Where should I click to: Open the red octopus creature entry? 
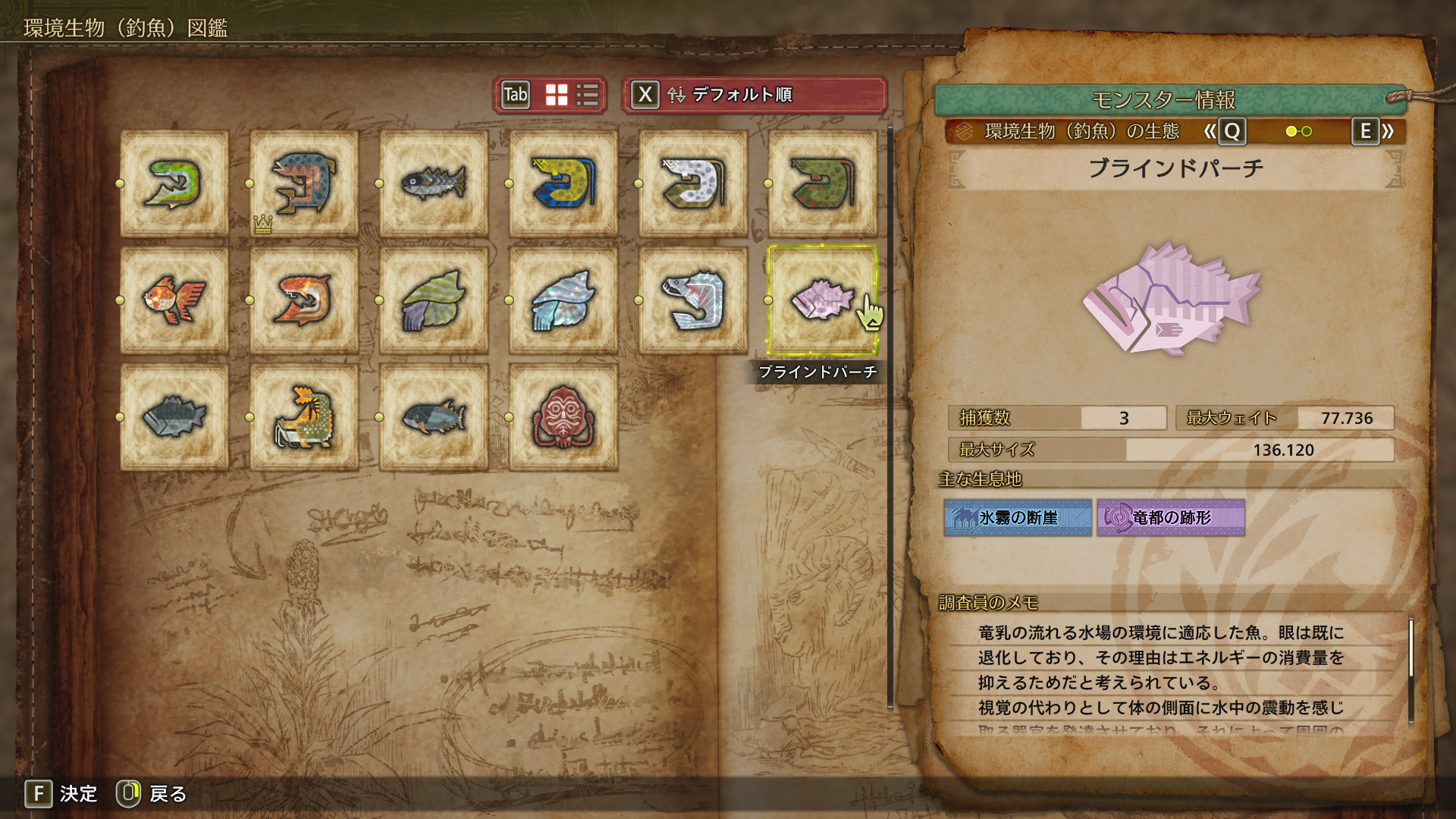(x=563, y=417)
